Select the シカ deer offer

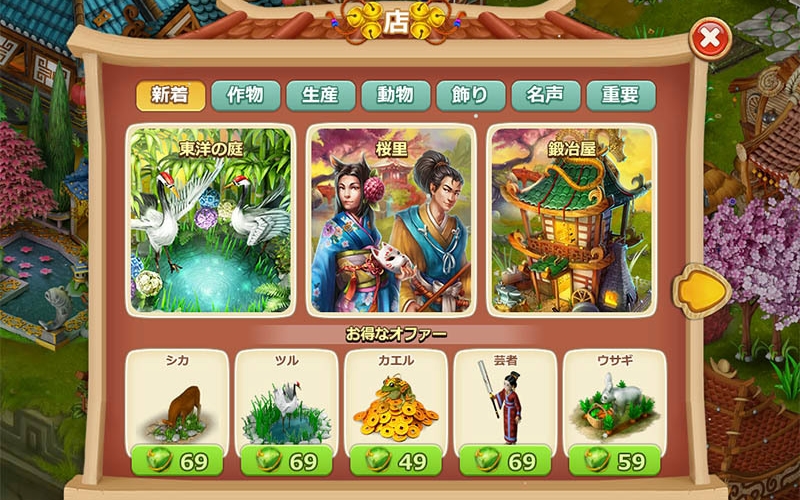177,400
